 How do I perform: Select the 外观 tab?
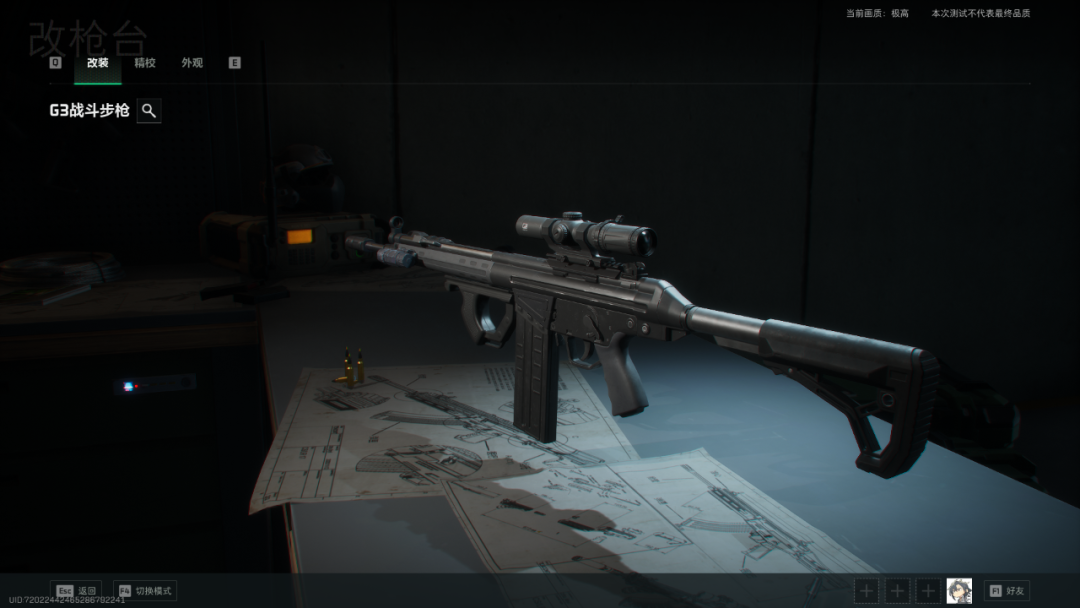click(x=192, y=63)
